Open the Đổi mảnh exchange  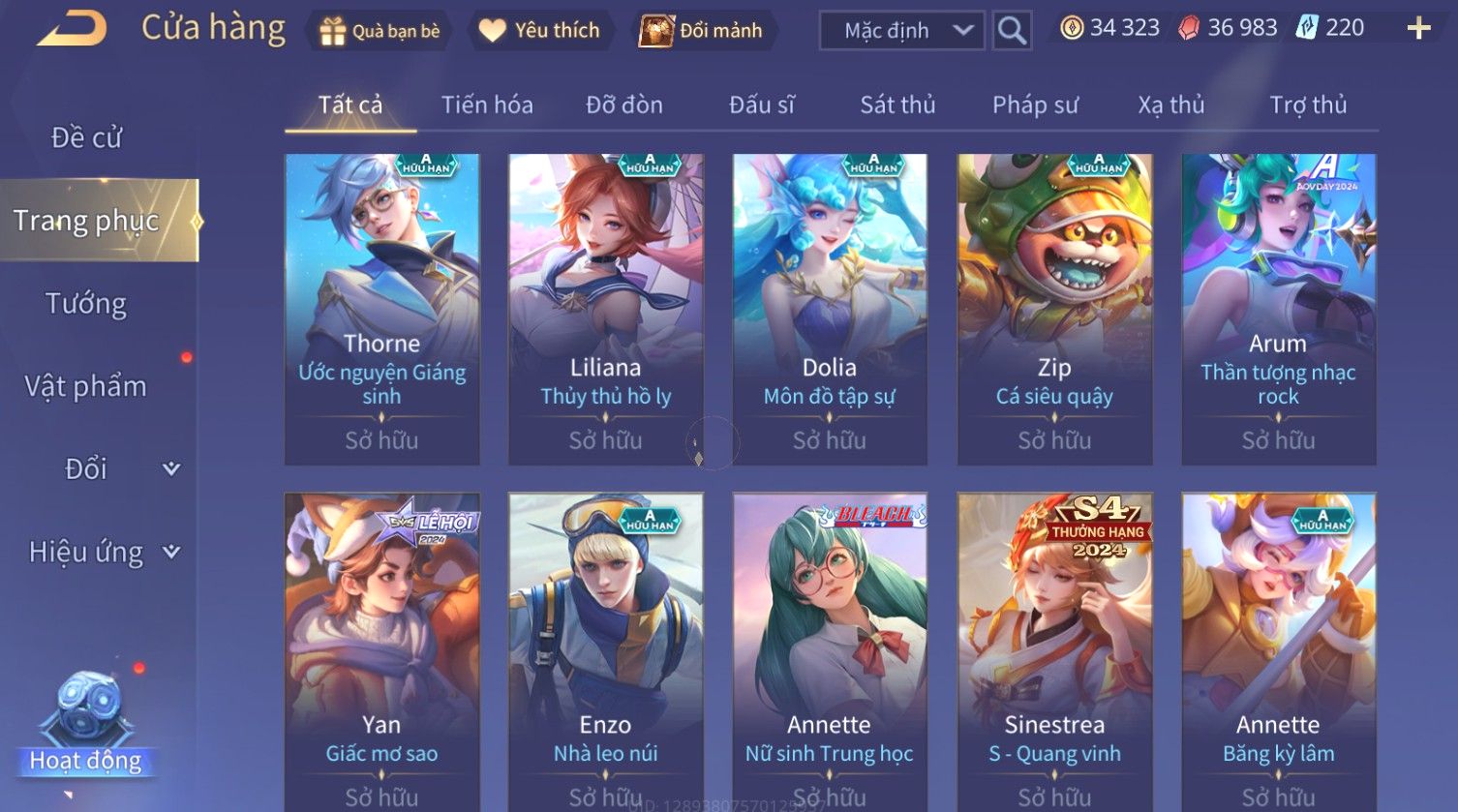pos(702,31)
